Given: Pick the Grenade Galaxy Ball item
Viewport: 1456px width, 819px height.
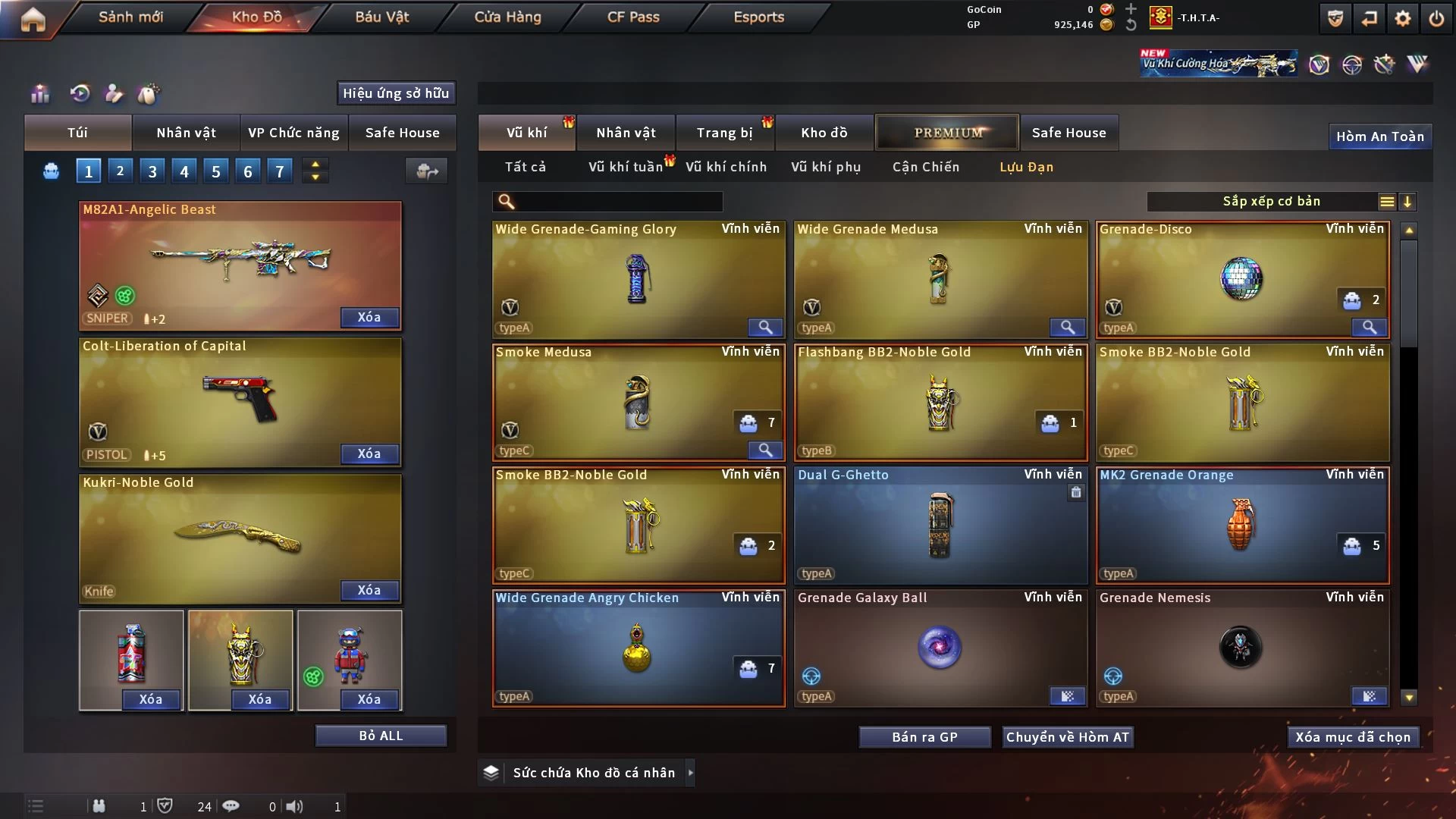Looking at the screenshot, I should [x=940, y=648].
